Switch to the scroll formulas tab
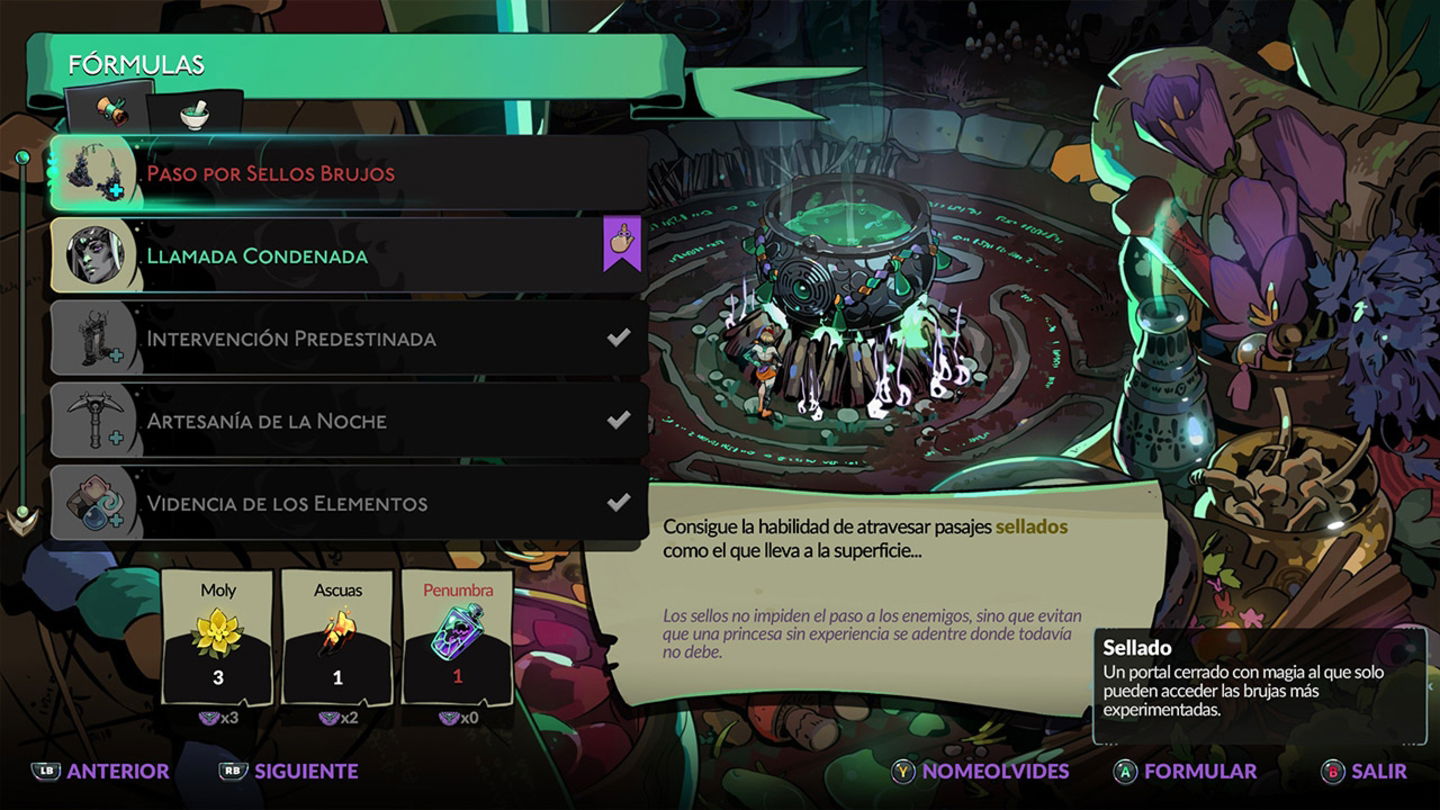 (110, 112)
